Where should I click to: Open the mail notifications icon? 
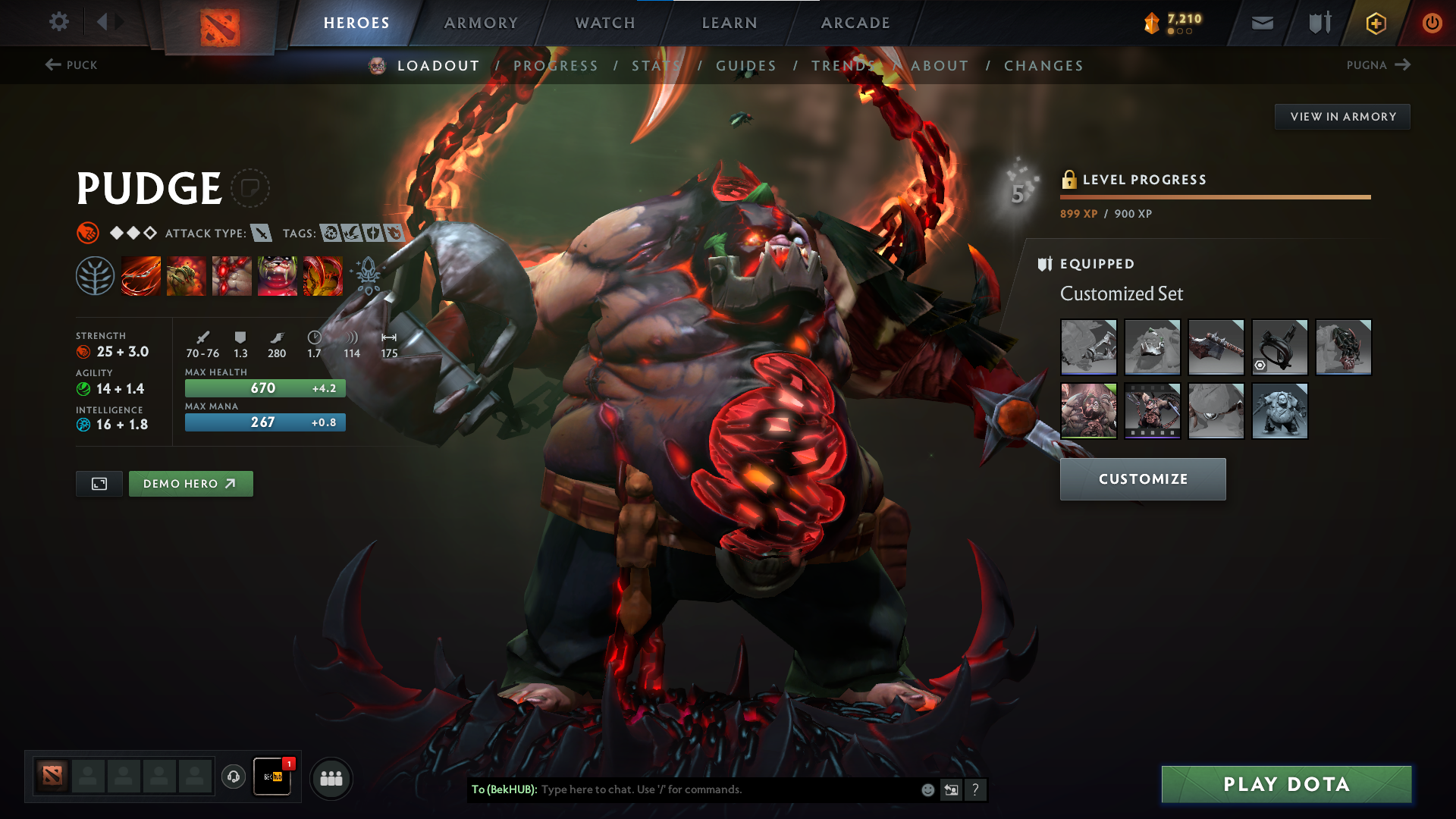[1262, 22]
